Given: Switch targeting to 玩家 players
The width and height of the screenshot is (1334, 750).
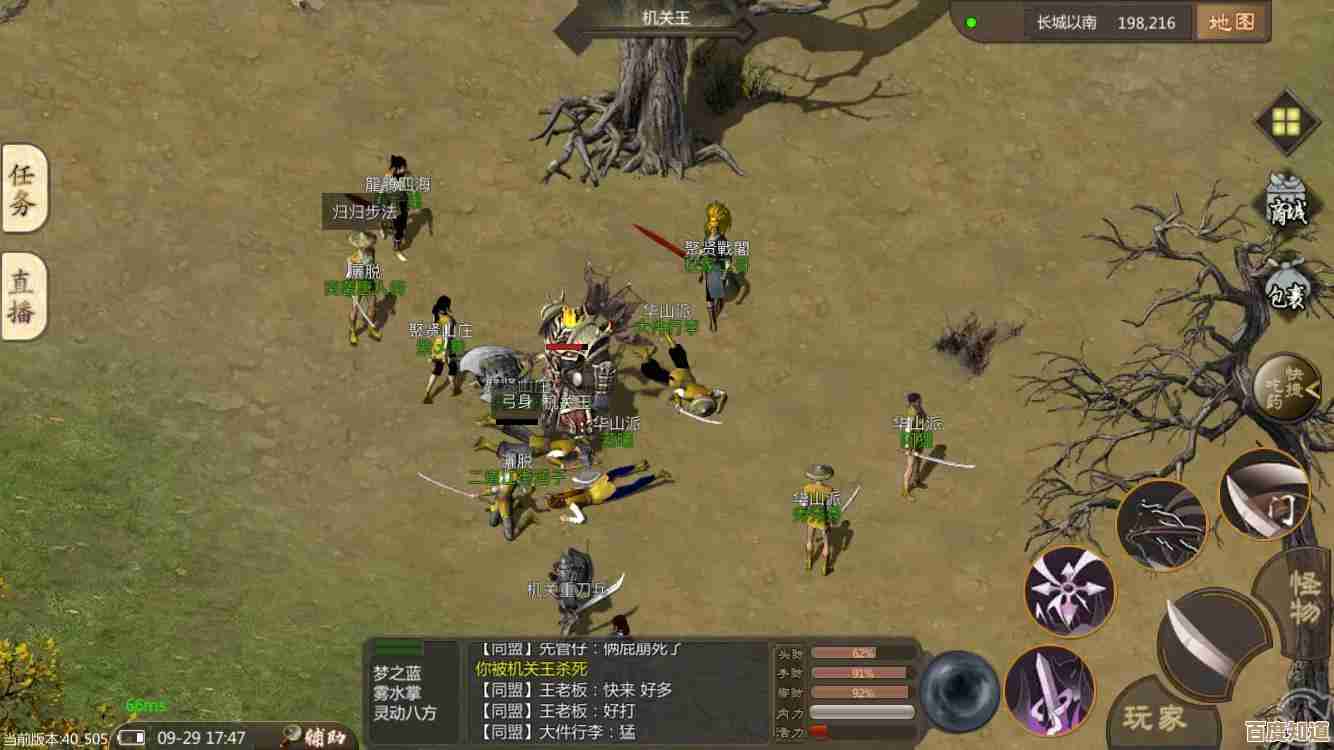Looking at the screenshot, I should [1156, 717].
